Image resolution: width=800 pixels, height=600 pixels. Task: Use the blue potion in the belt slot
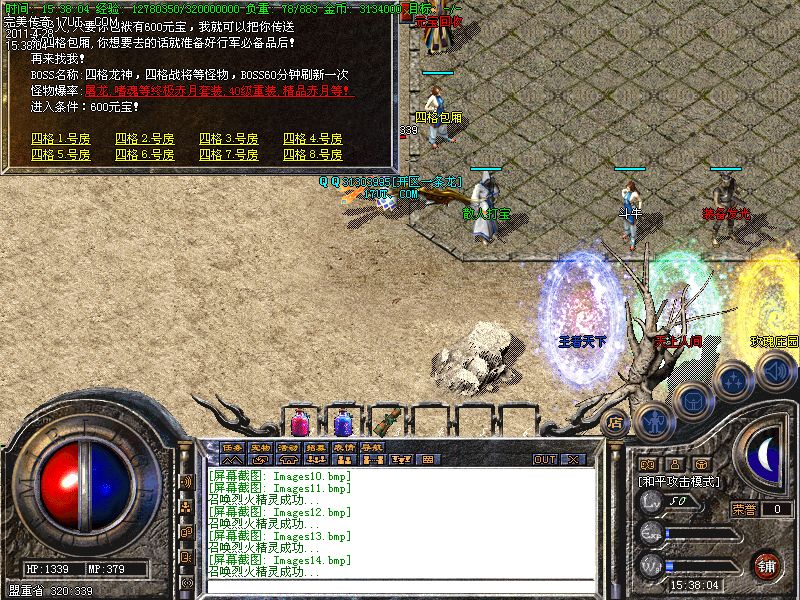point(343,419)
